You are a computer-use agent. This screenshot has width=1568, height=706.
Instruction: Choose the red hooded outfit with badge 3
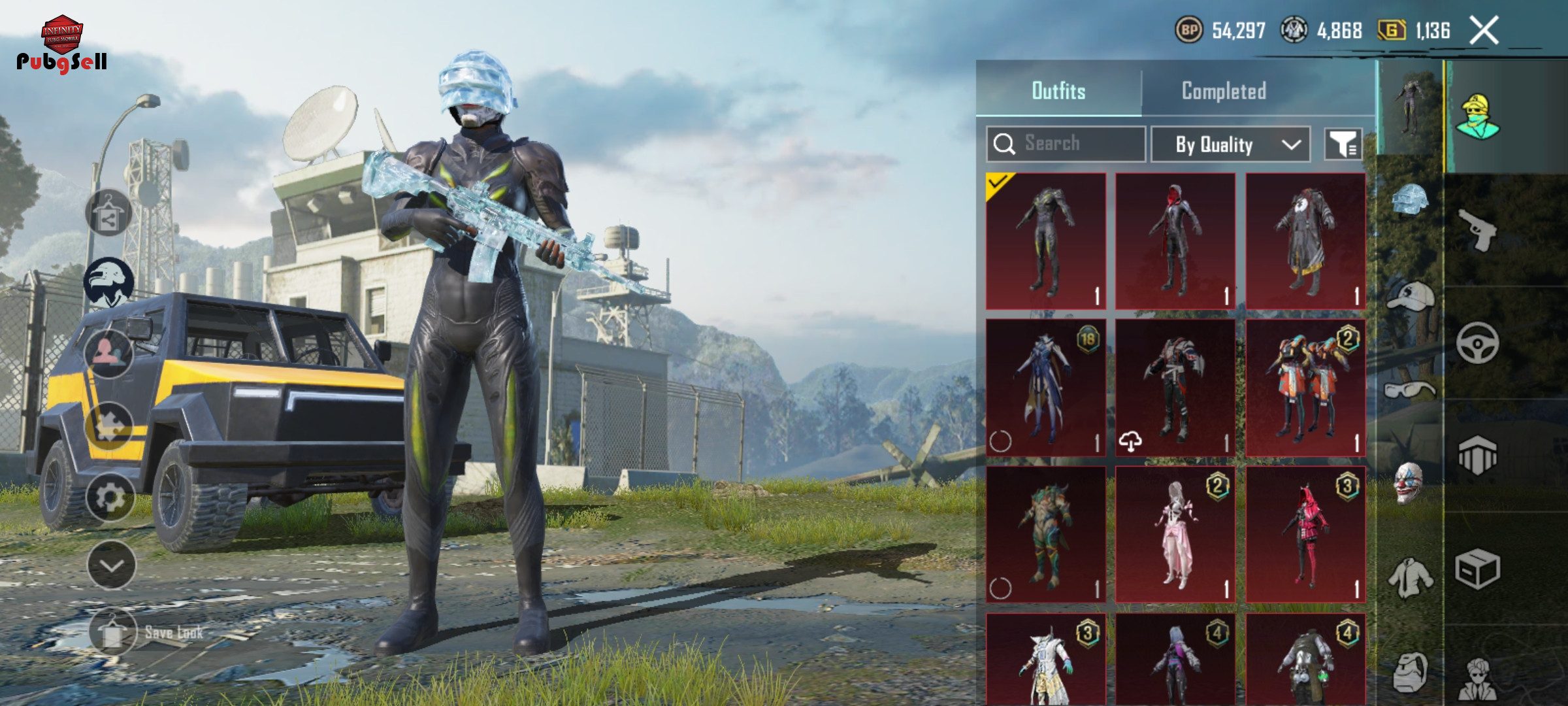1305,533
